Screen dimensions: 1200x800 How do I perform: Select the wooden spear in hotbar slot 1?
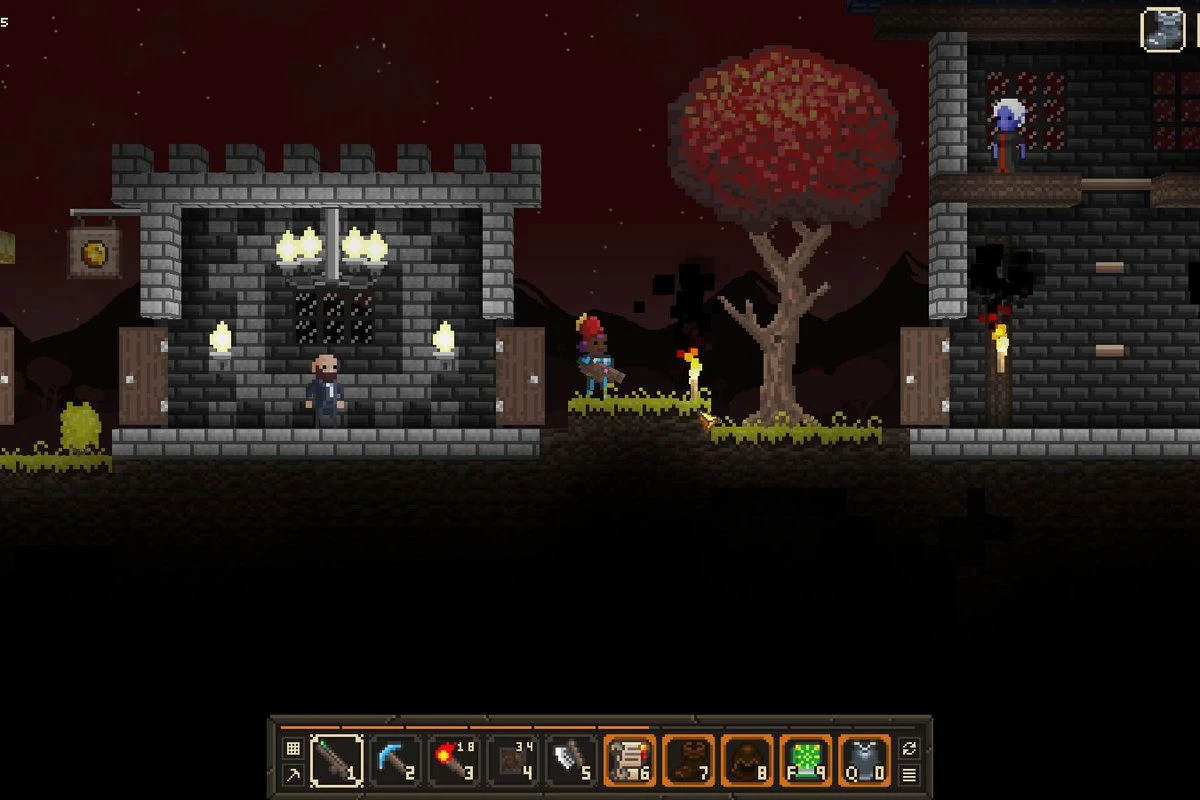336,761
